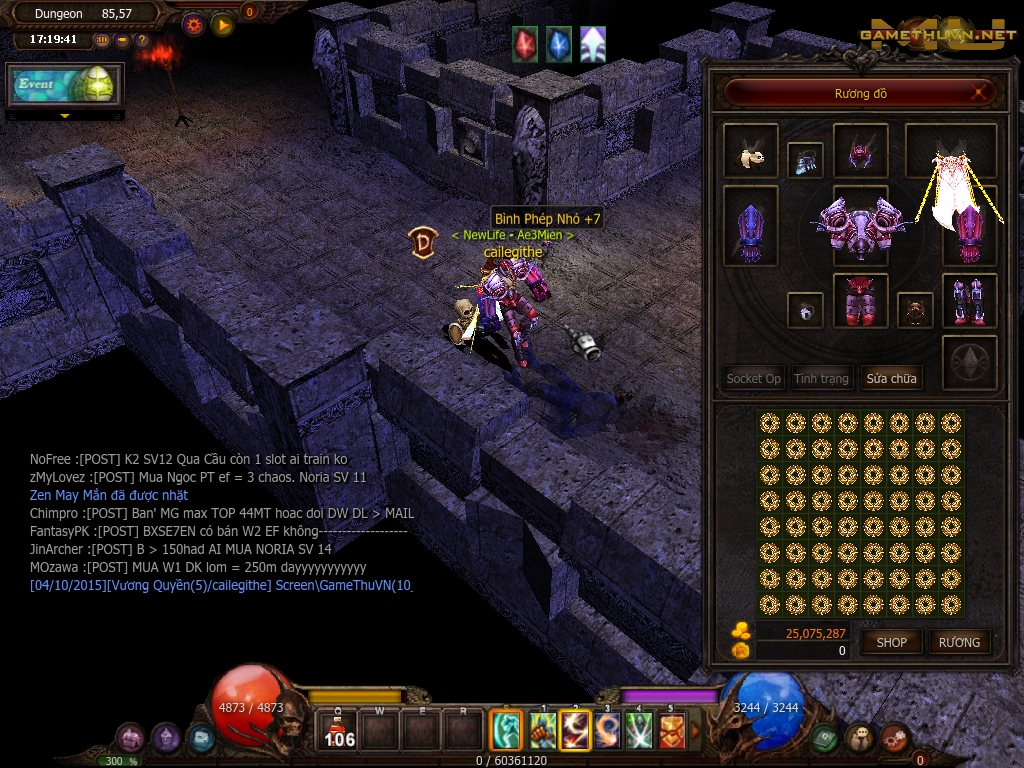The height and width of the screenshot is (768, 1024).
Task: Expand the arrow below the Event banner
Action: pyautogui.click(x=65, y=116)
